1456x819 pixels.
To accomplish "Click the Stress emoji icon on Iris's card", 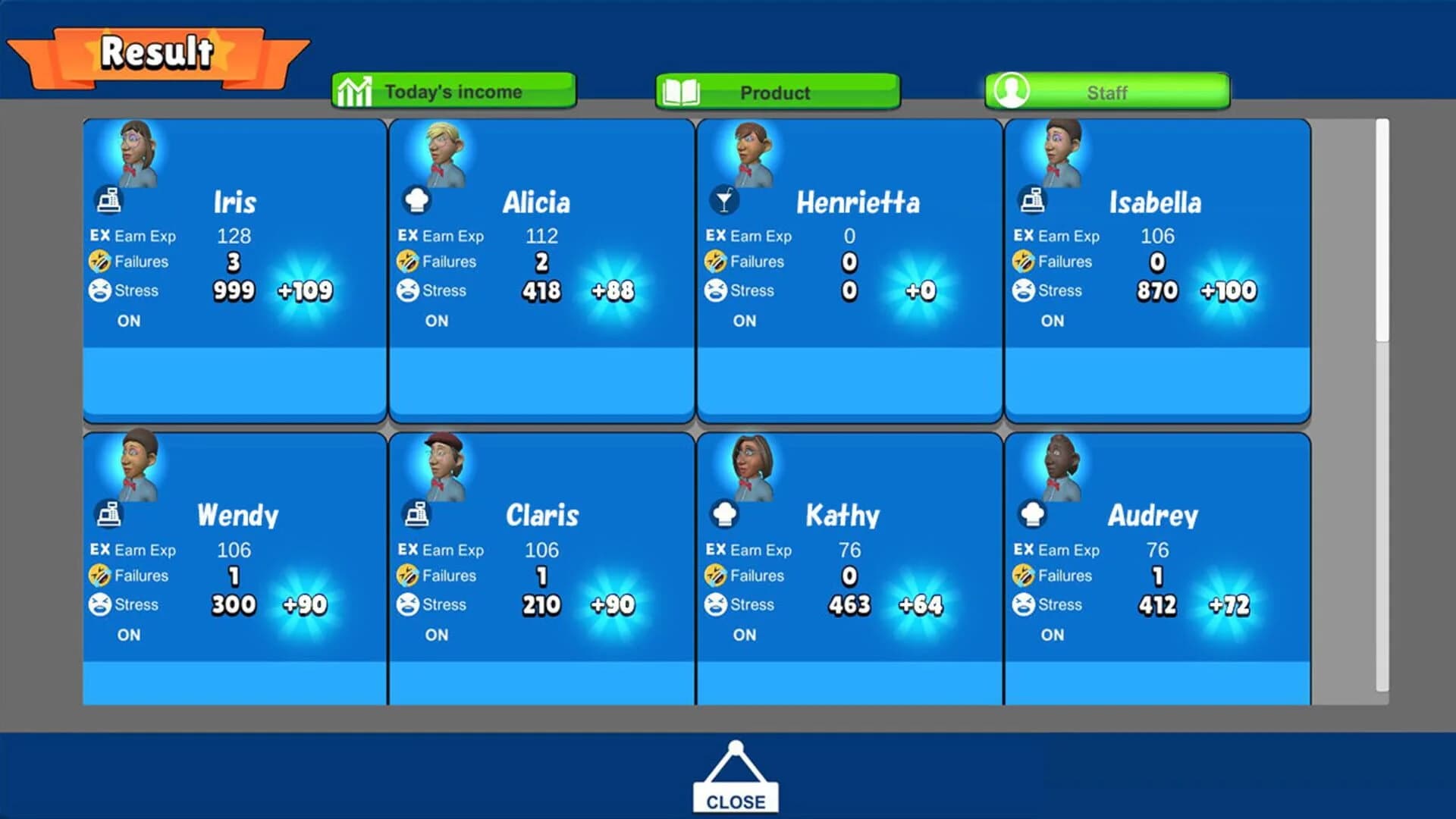I will (101, 290).
